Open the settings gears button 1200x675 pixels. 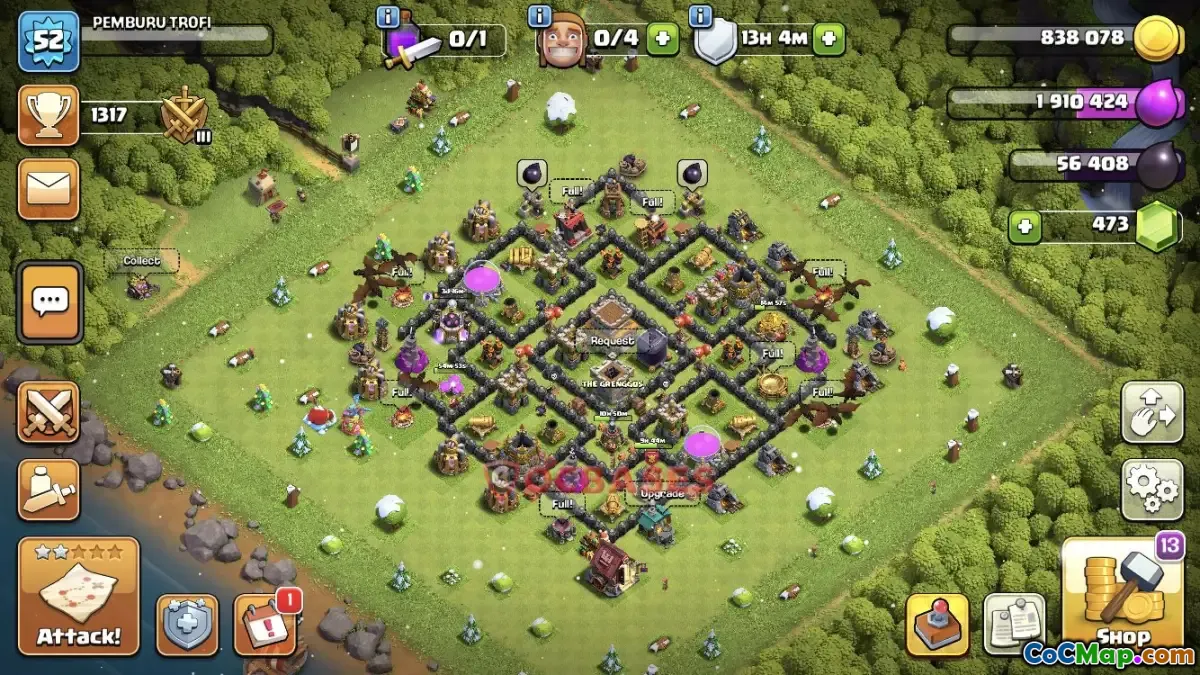(1151, 489)
